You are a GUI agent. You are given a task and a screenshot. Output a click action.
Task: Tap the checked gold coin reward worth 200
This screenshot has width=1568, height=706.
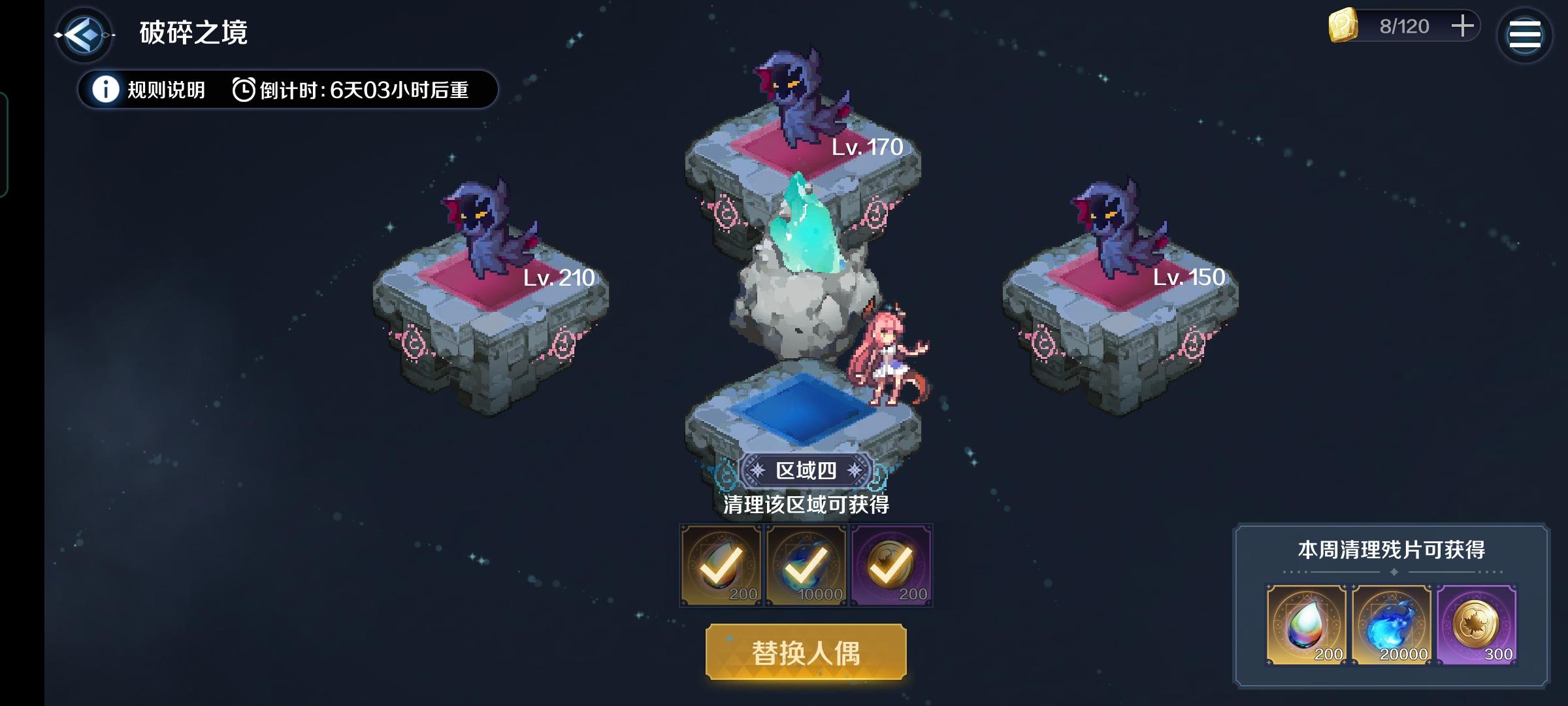tap(890, 565)
